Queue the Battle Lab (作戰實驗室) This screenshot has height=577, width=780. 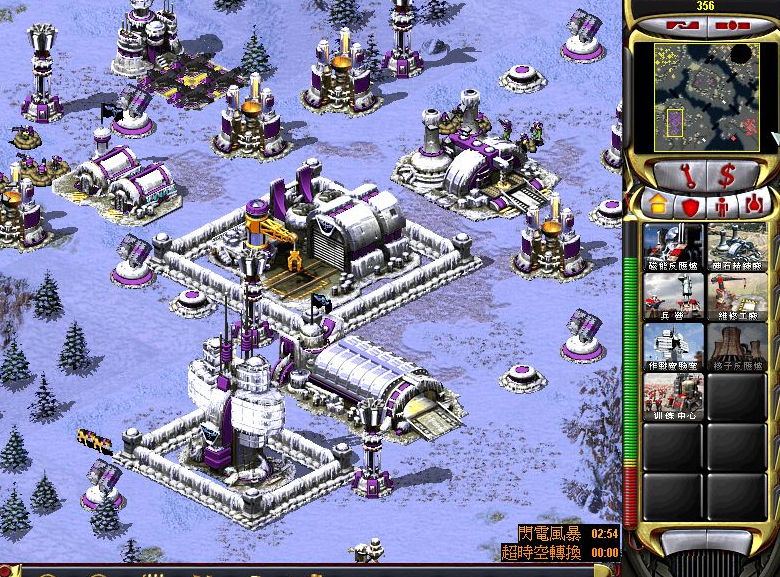671,346
